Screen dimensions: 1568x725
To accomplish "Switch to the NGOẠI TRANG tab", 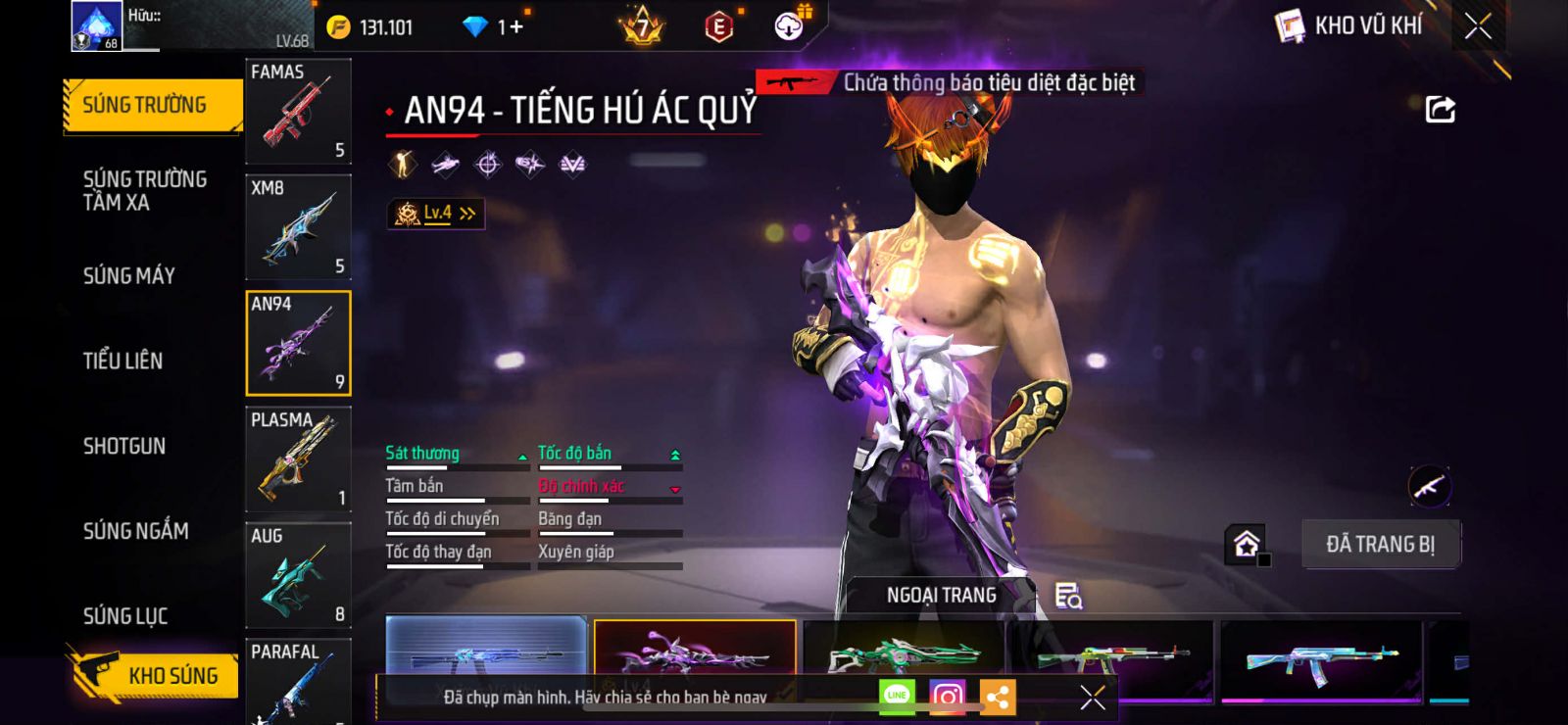I will tap(941, 596).
